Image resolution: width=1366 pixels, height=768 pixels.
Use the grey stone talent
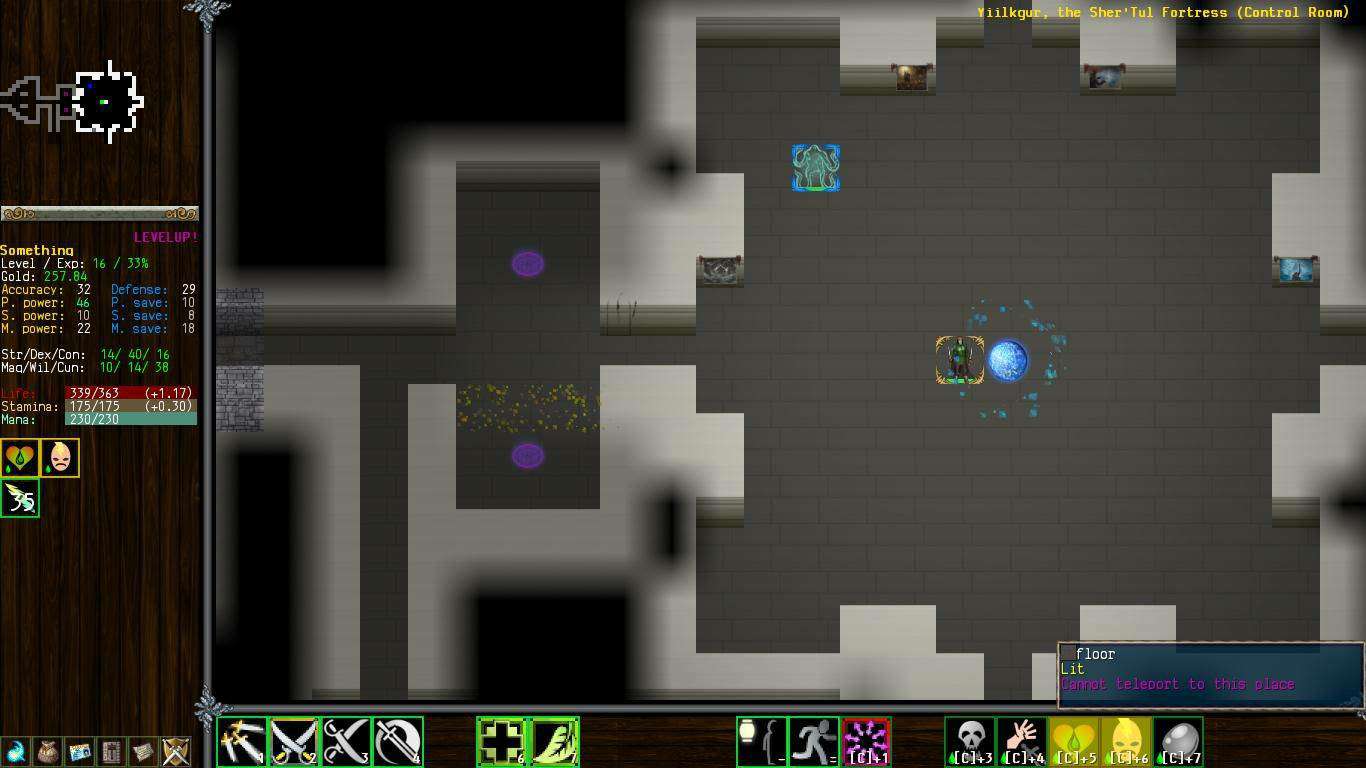click(1178, 742)
